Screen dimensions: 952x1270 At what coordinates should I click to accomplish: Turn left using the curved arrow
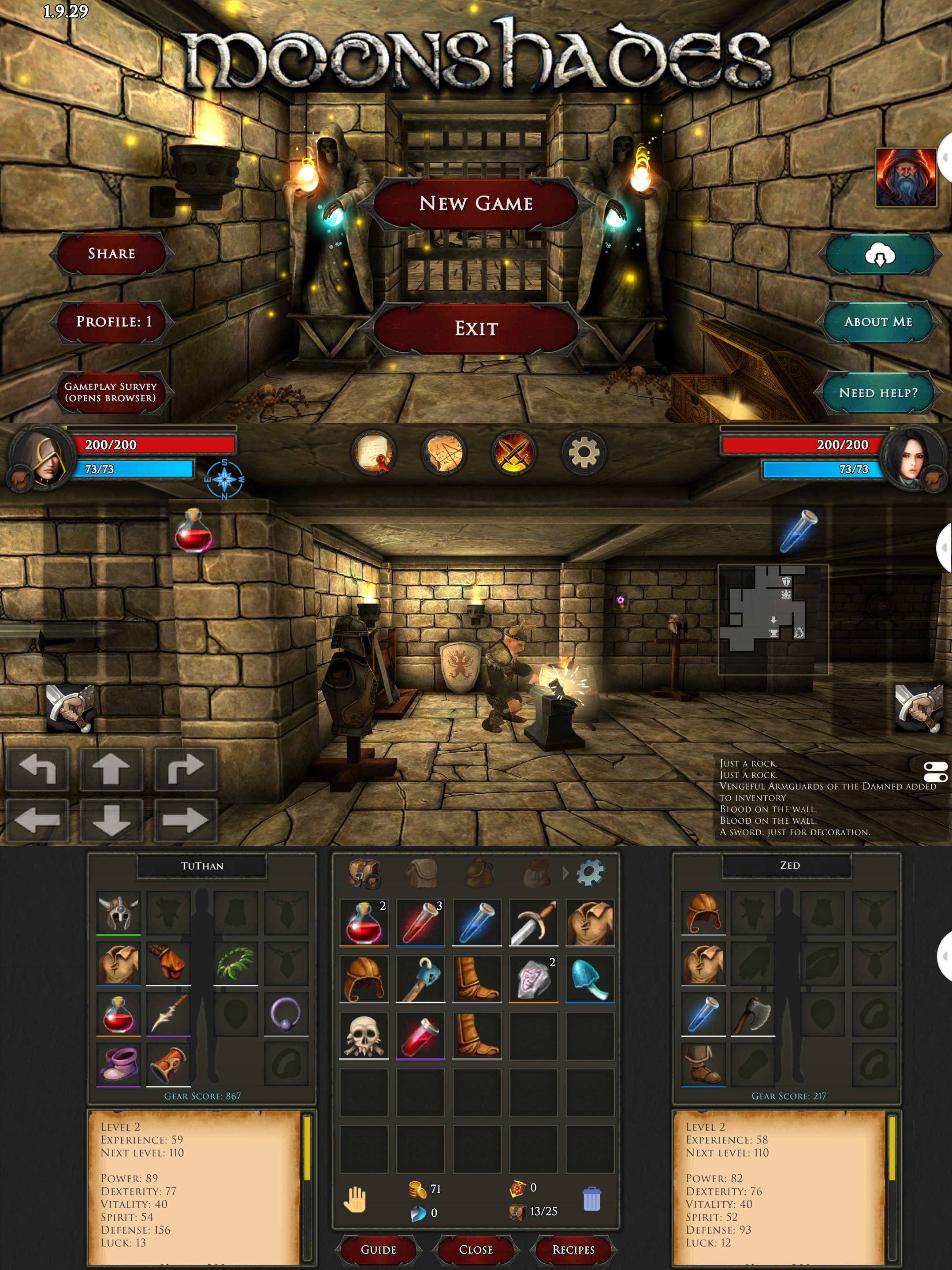pyautogui.click(x=37, y=769)
